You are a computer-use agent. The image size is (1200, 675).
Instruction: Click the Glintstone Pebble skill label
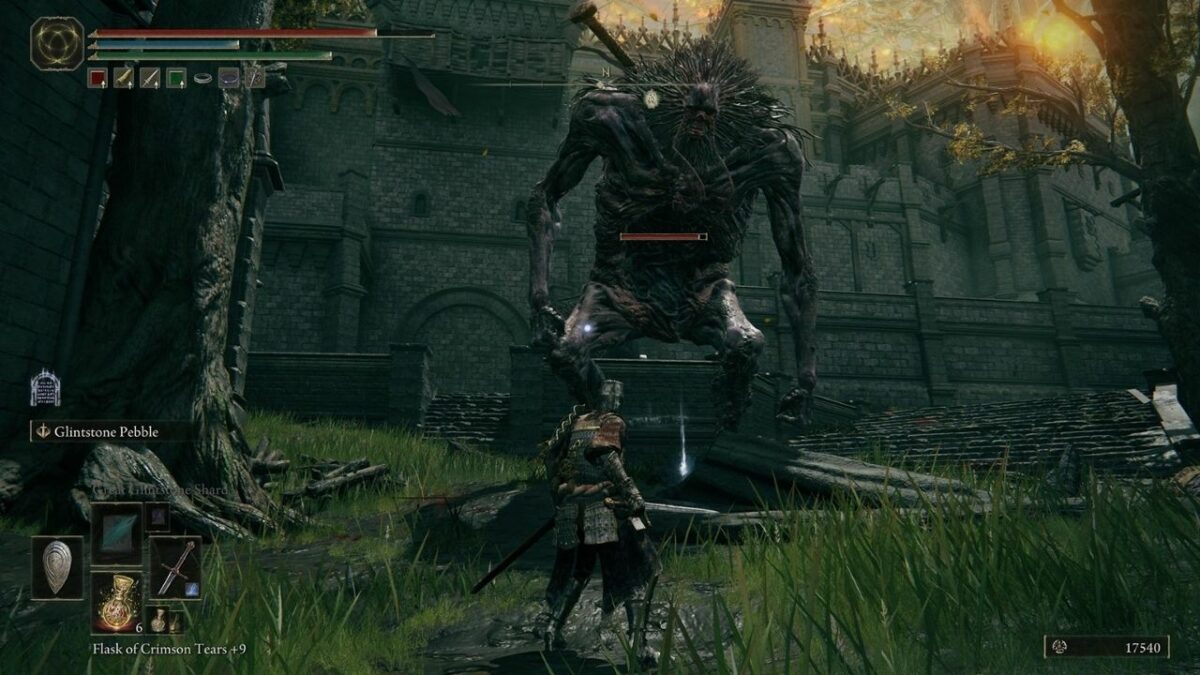[x=110, y=432]
